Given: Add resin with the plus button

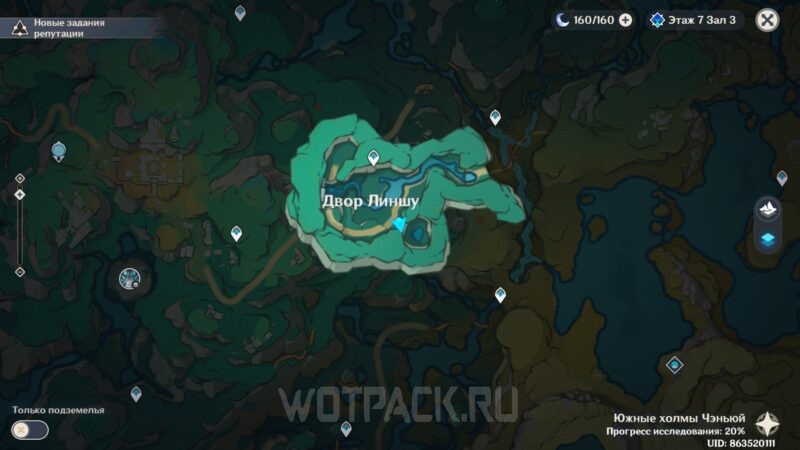Looking at the screenshot, I should point(626,19).
